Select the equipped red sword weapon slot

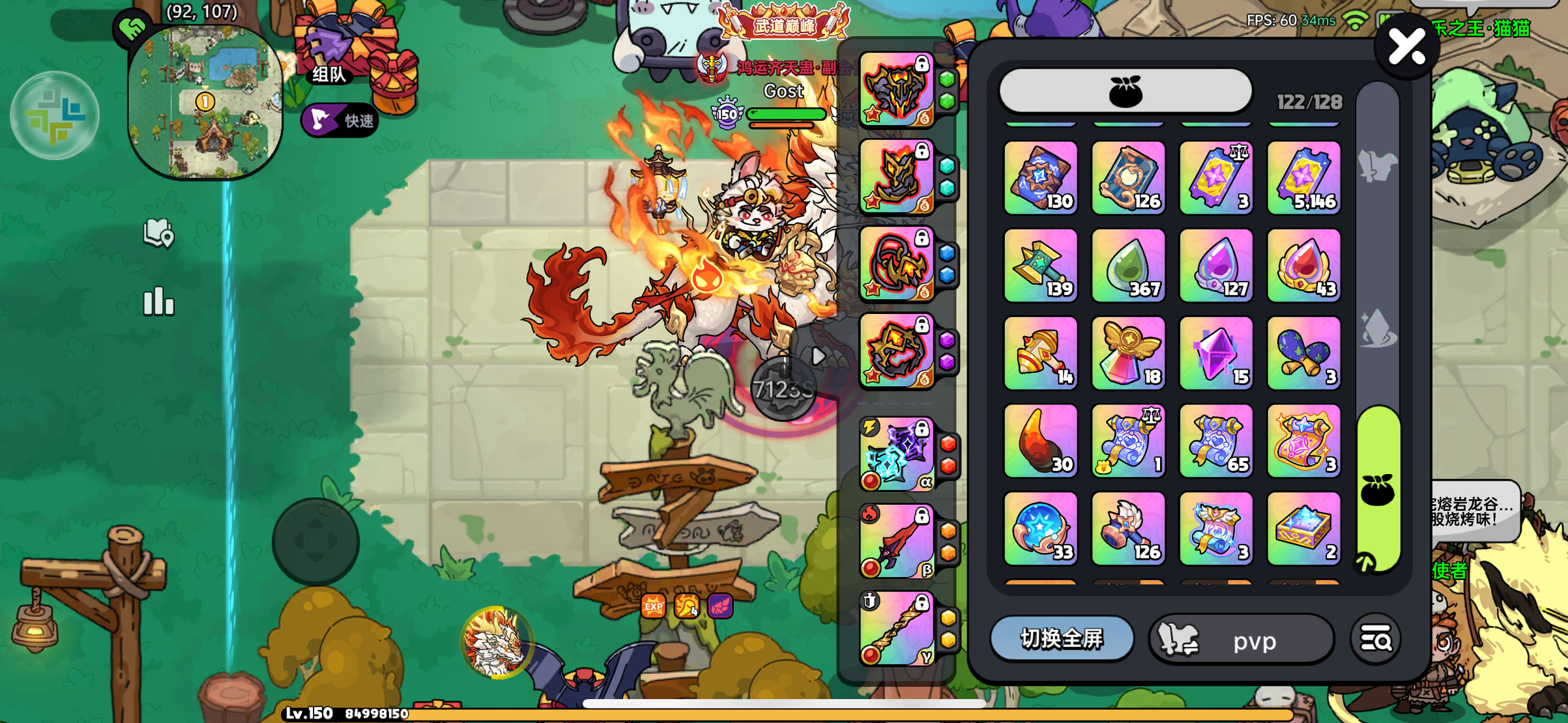point(896,542)
